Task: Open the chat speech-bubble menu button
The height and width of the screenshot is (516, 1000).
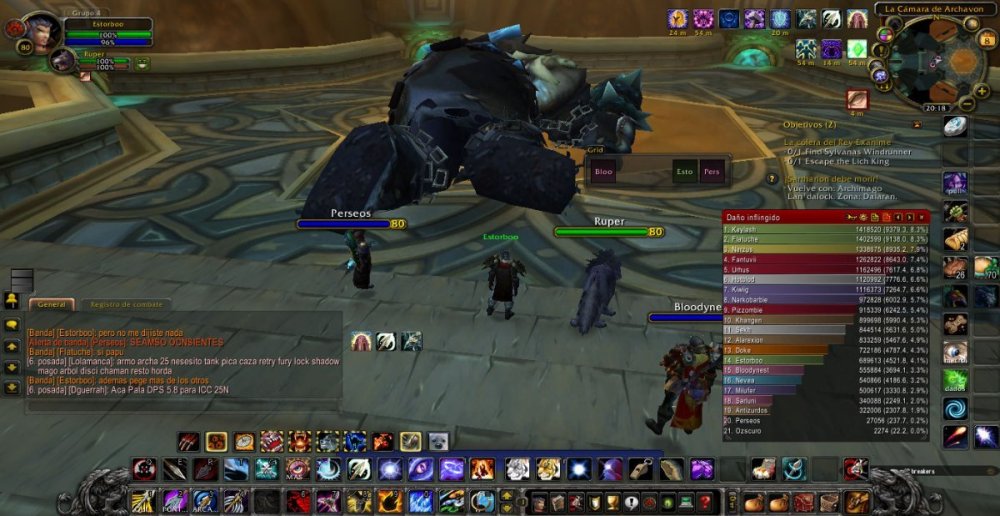Action: tap(12, 325)
